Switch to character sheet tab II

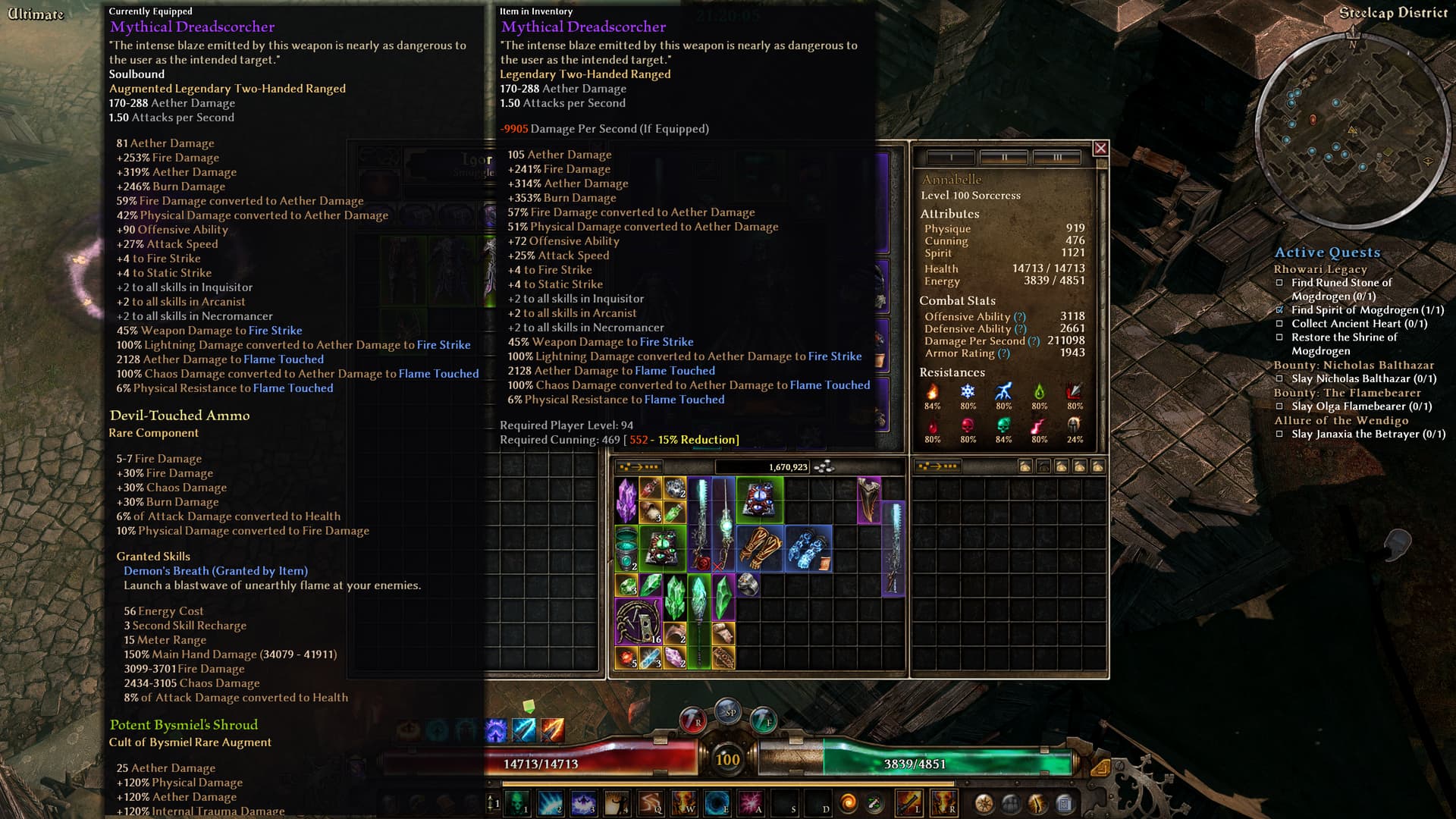point(1006,155)
